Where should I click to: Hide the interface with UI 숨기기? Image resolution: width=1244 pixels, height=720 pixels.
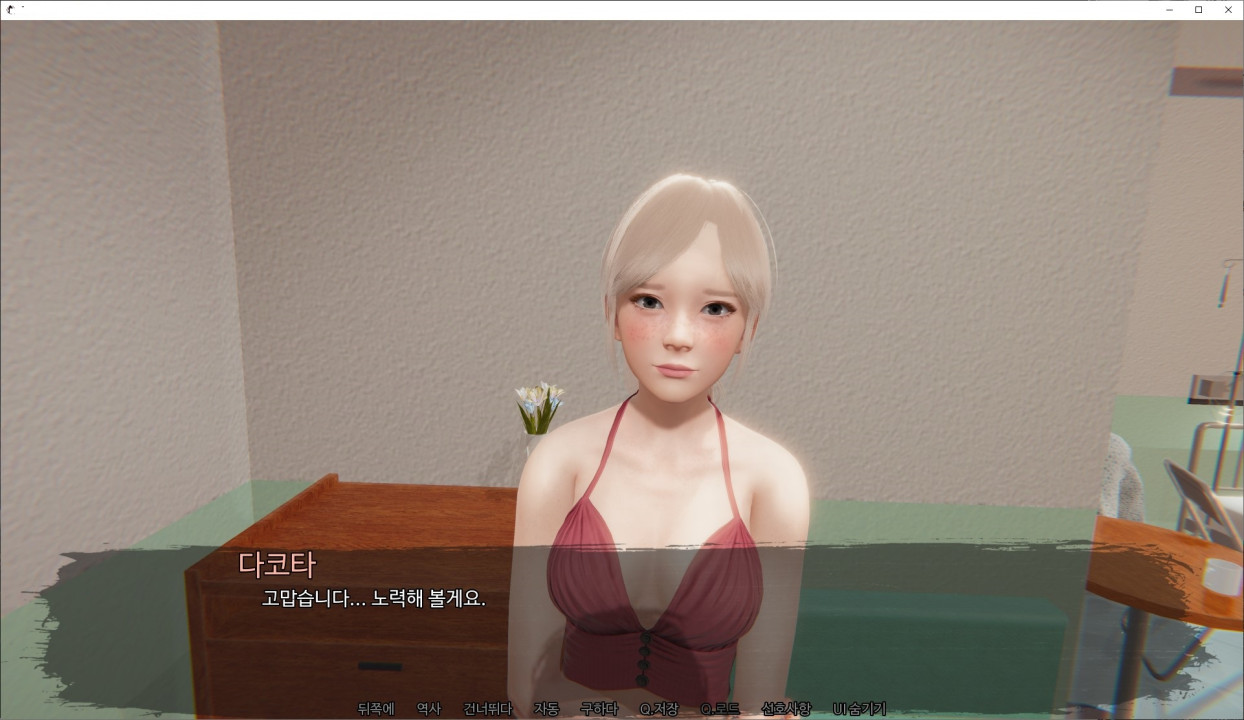pos(859,709)
